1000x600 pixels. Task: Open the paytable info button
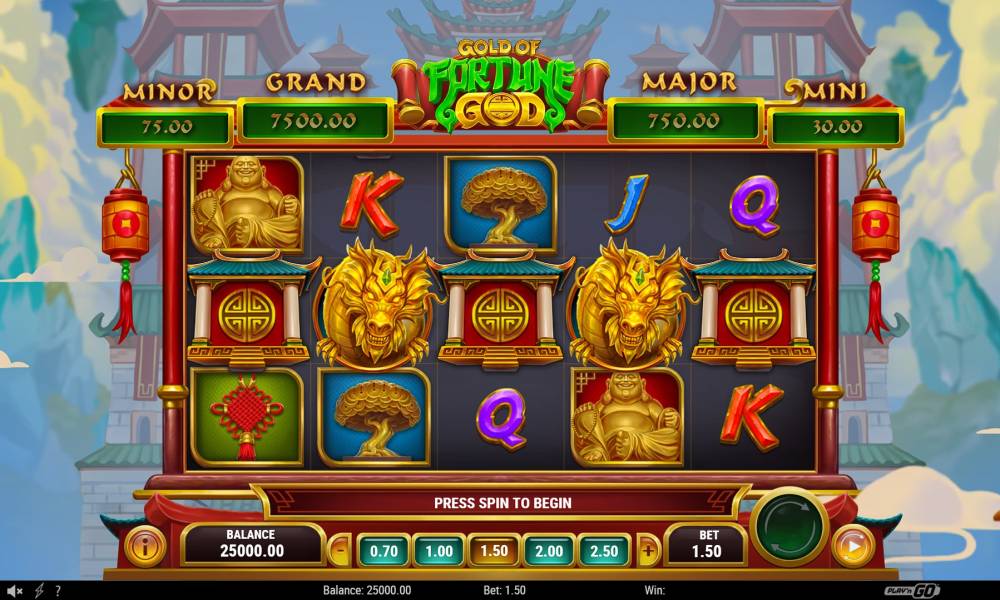click(x=146, y=547)
